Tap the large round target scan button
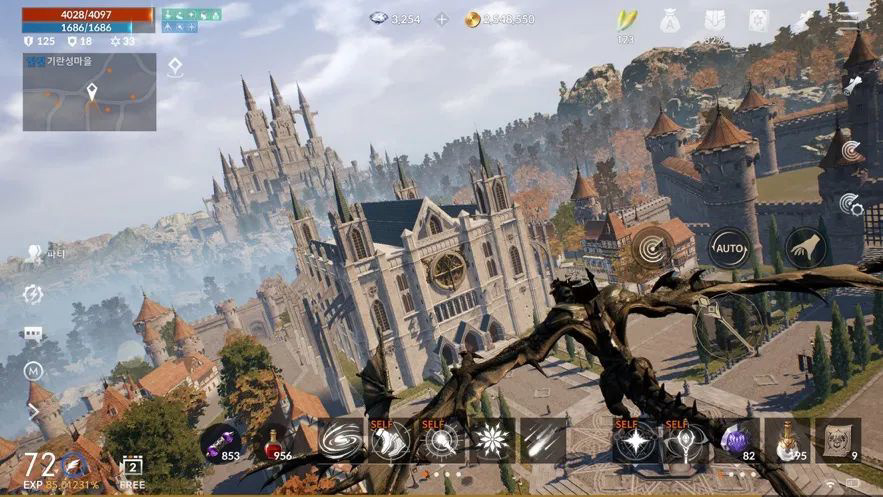Screen dimensions: 883x497 pyautogui.click(x=653, y=248)
